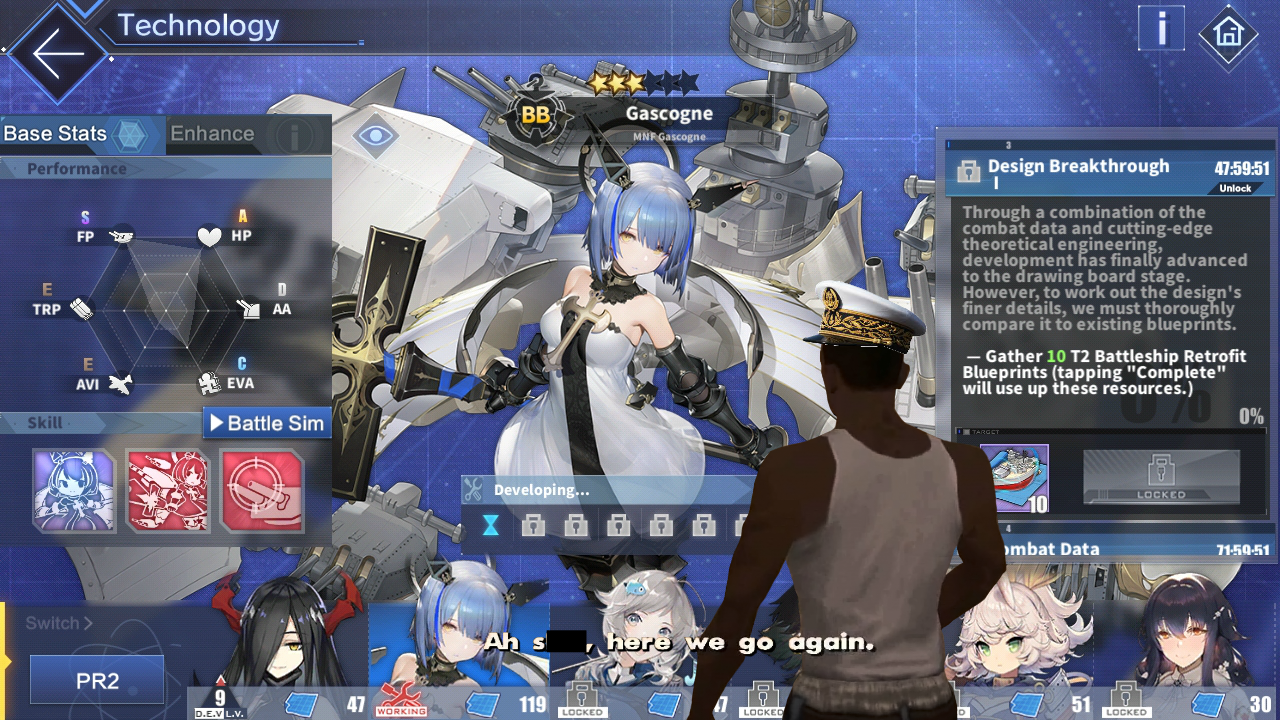Open the info help icon
1280x720 pixels.
pos(1162,29)
